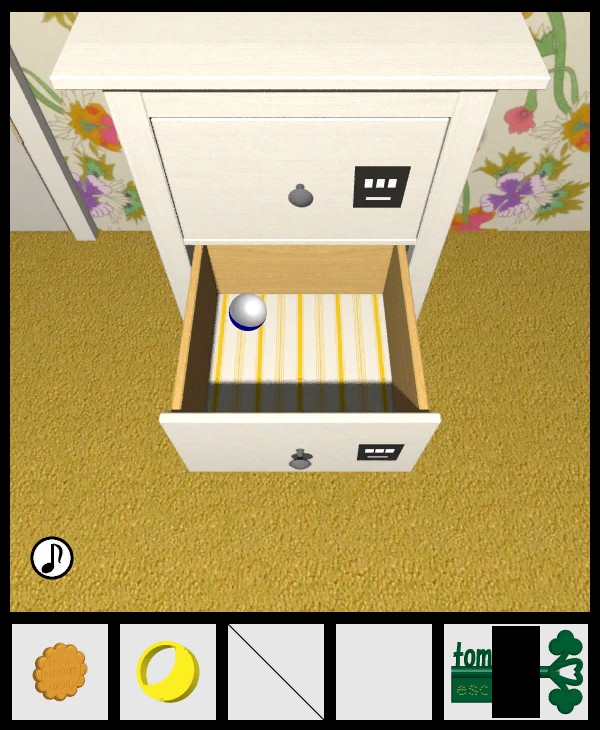Toggle the music note sound button
The image size is (600, 730).
(52, 558)
